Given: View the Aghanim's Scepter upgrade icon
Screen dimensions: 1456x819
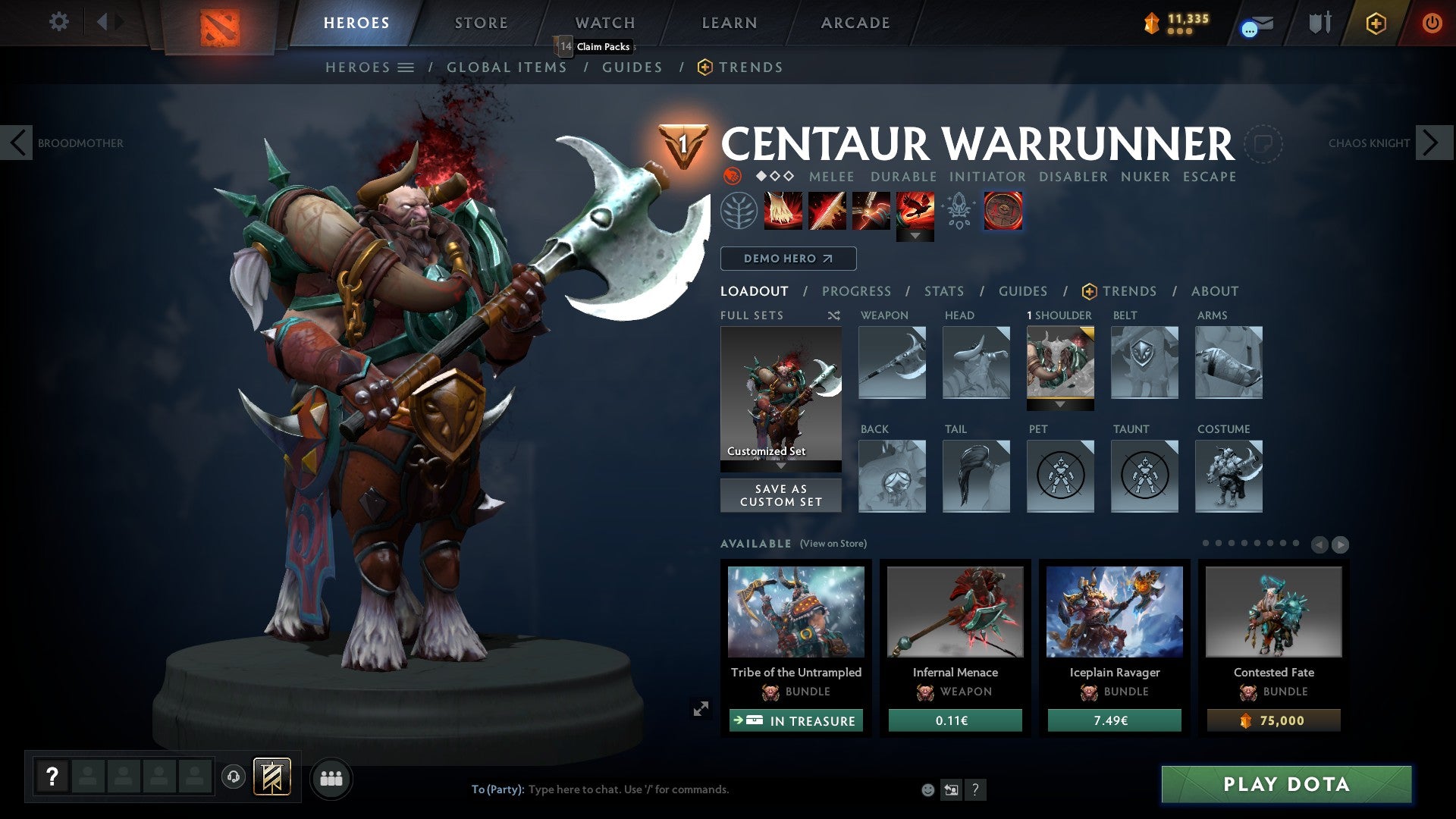Looking at the screenshot, I should [959, 212].
